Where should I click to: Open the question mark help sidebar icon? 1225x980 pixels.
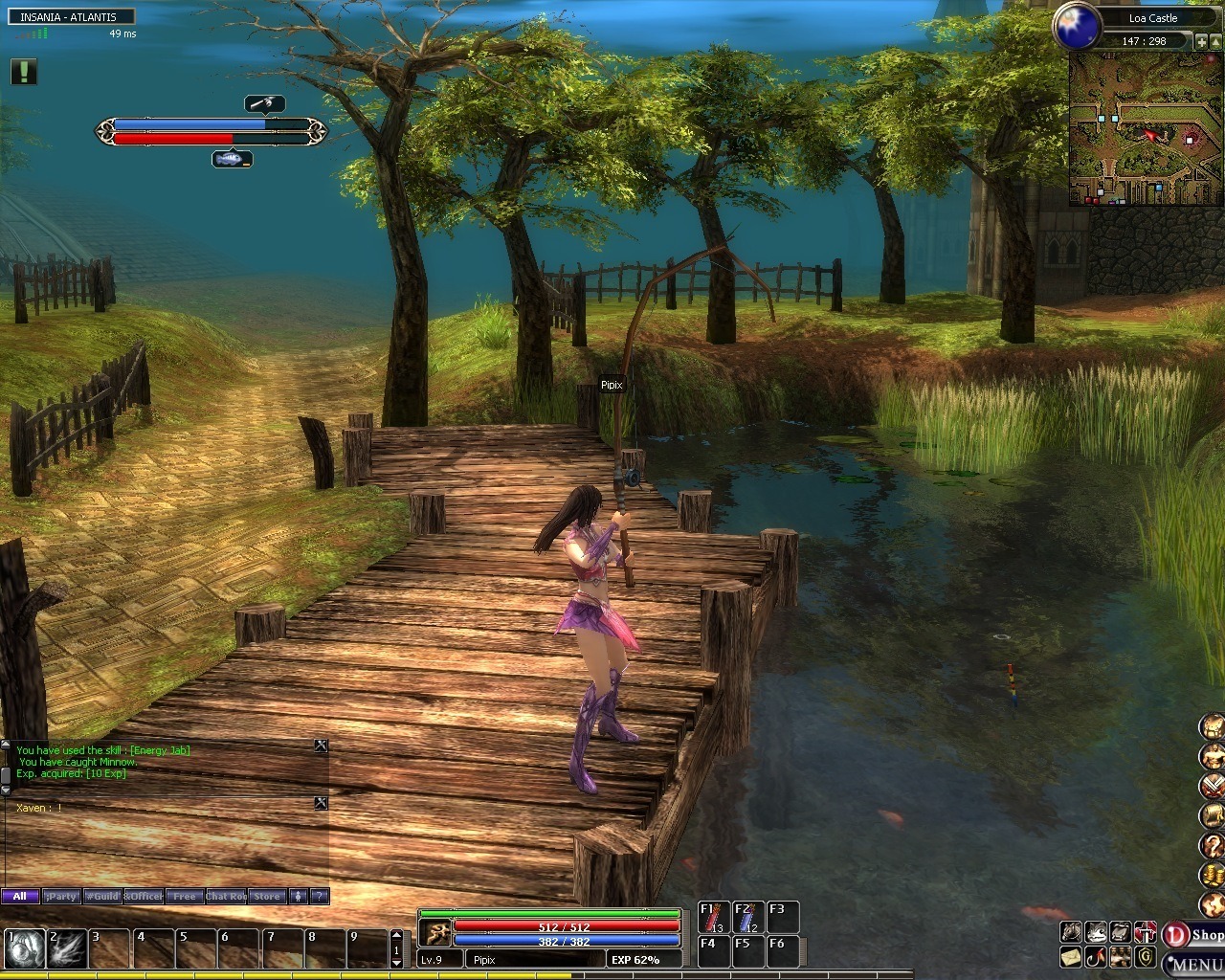pyautogui.click(x=1212, y=845)
